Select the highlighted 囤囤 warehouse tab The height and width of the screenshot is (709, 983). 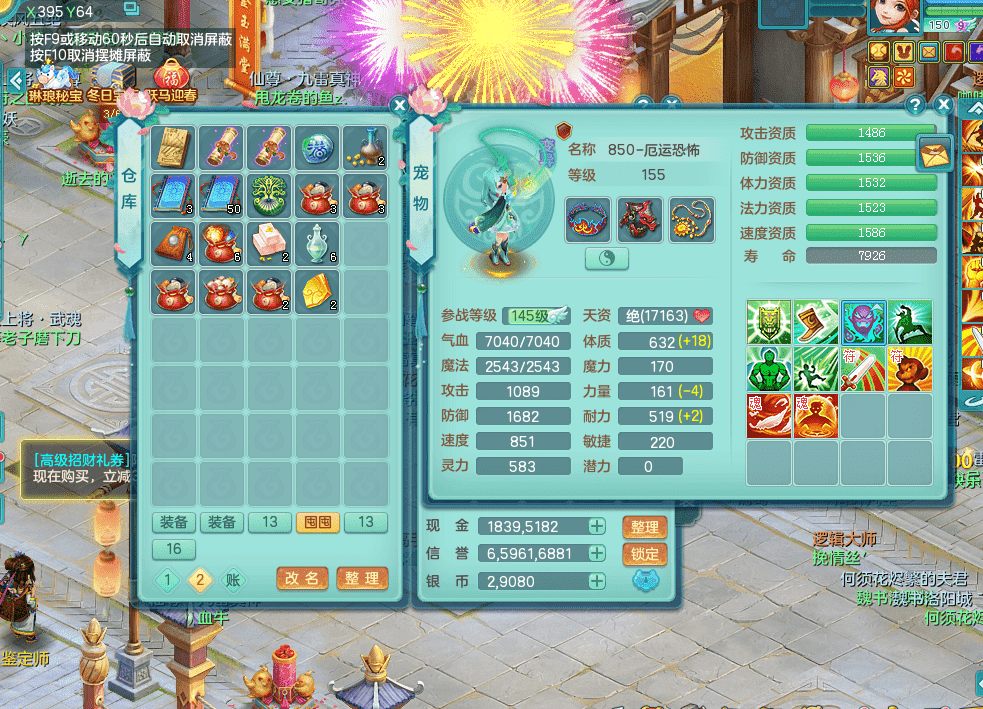(x=318, y=522)
